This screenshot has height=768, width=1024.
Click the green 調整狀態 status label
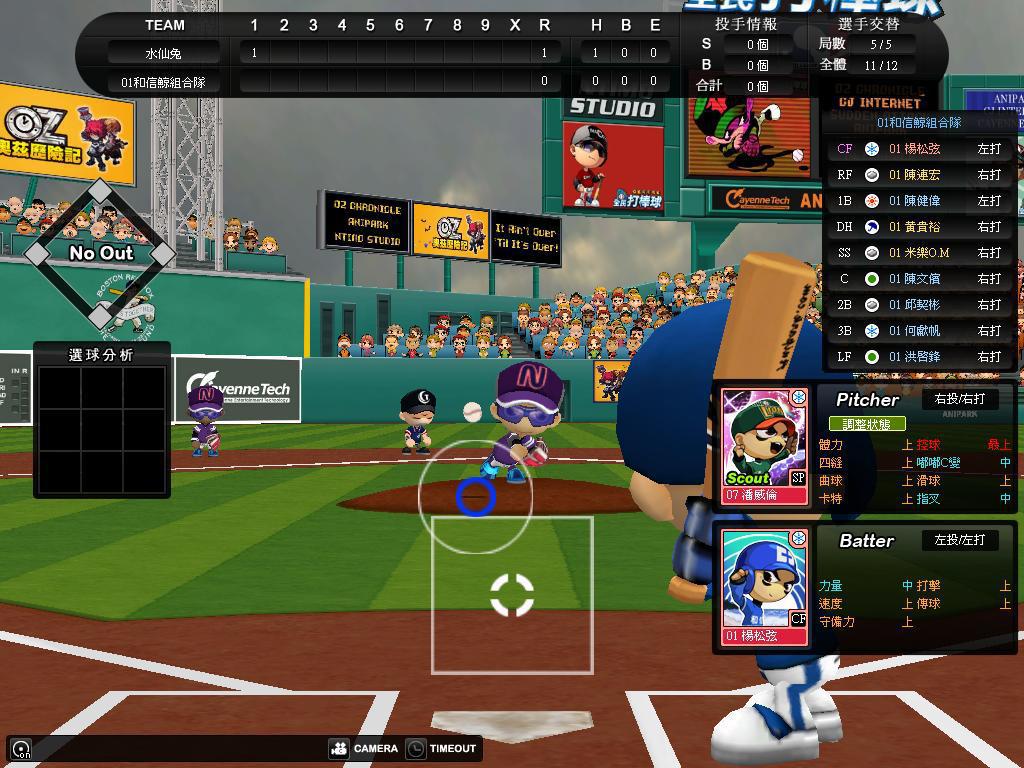(x=866, y=424)
